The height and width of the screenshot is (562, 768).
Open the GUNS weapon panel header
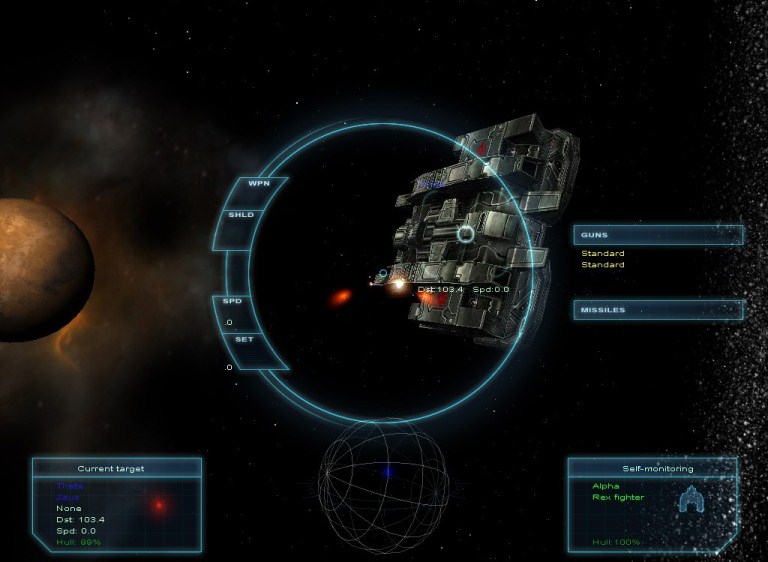point(657,235)
